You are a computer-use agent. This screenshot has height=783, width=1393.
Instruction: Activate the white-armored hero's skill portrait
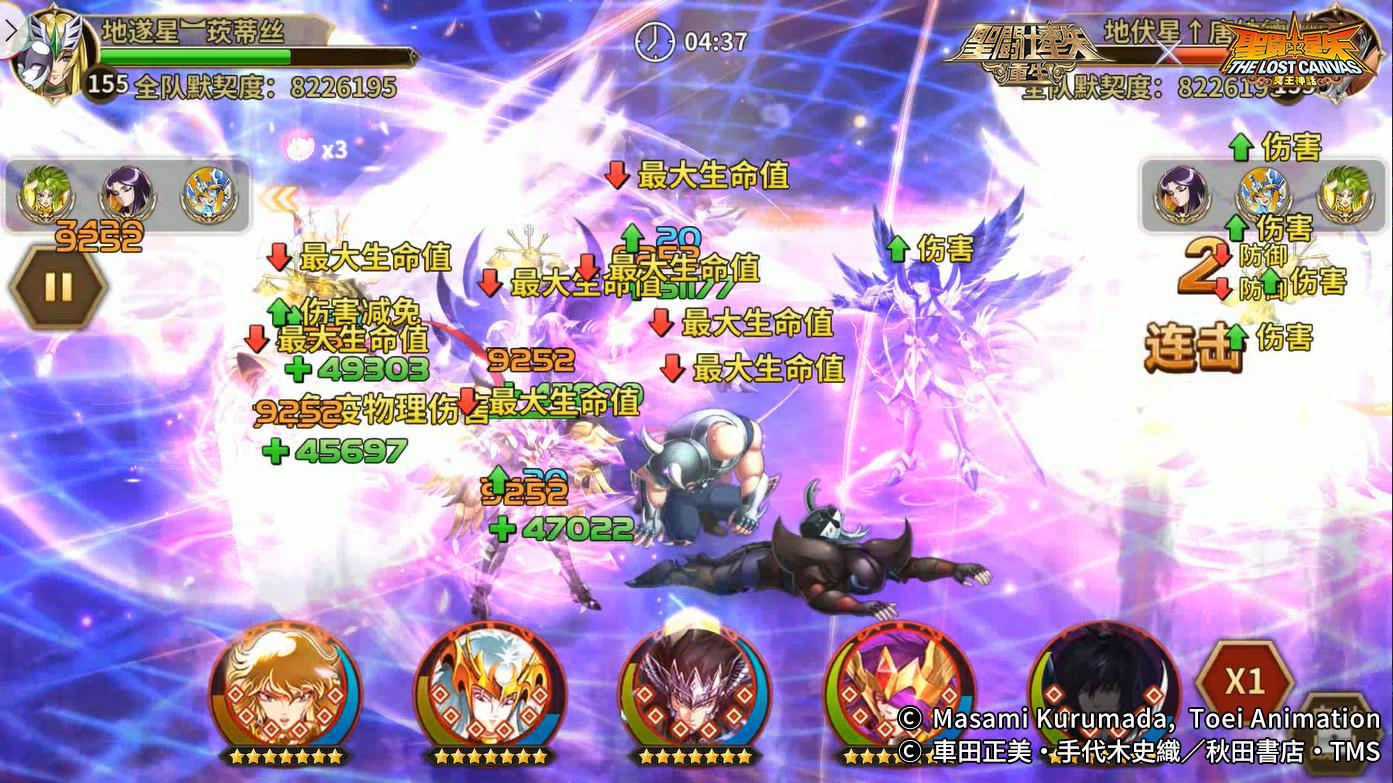(x=492, y=693)
